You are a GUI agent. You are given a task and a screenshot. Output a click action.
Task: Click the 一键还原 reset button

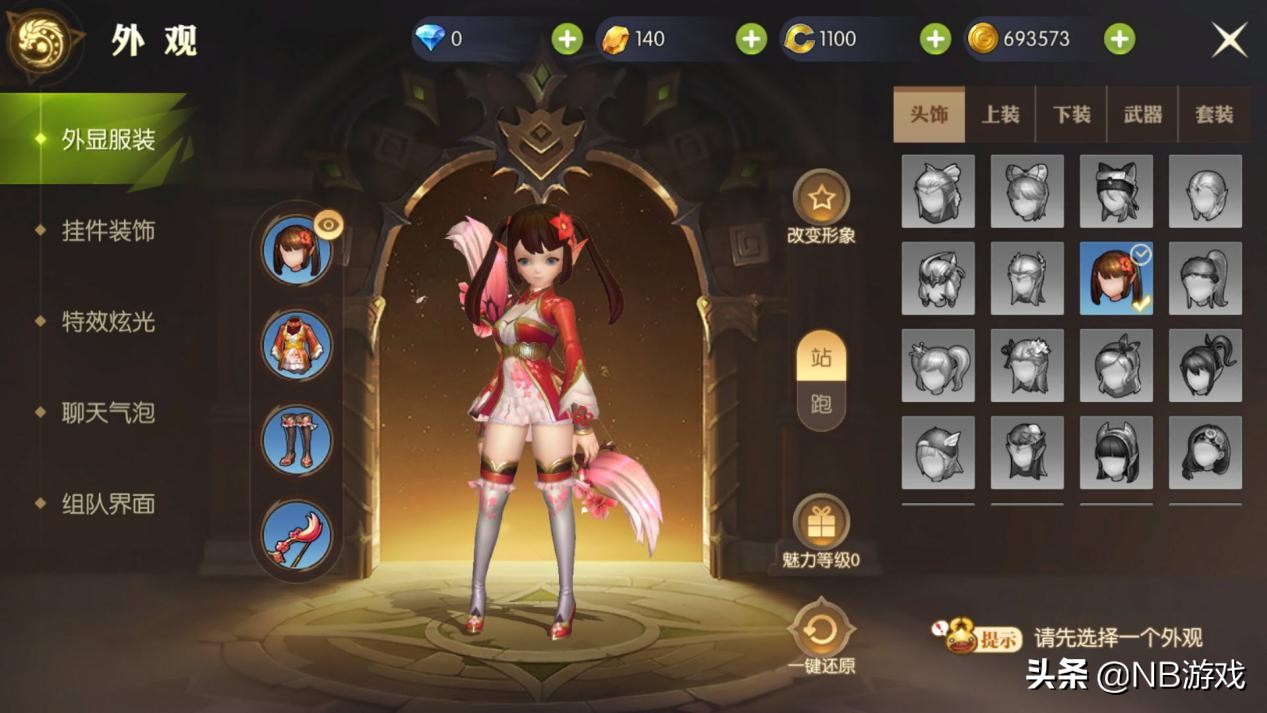821,631
